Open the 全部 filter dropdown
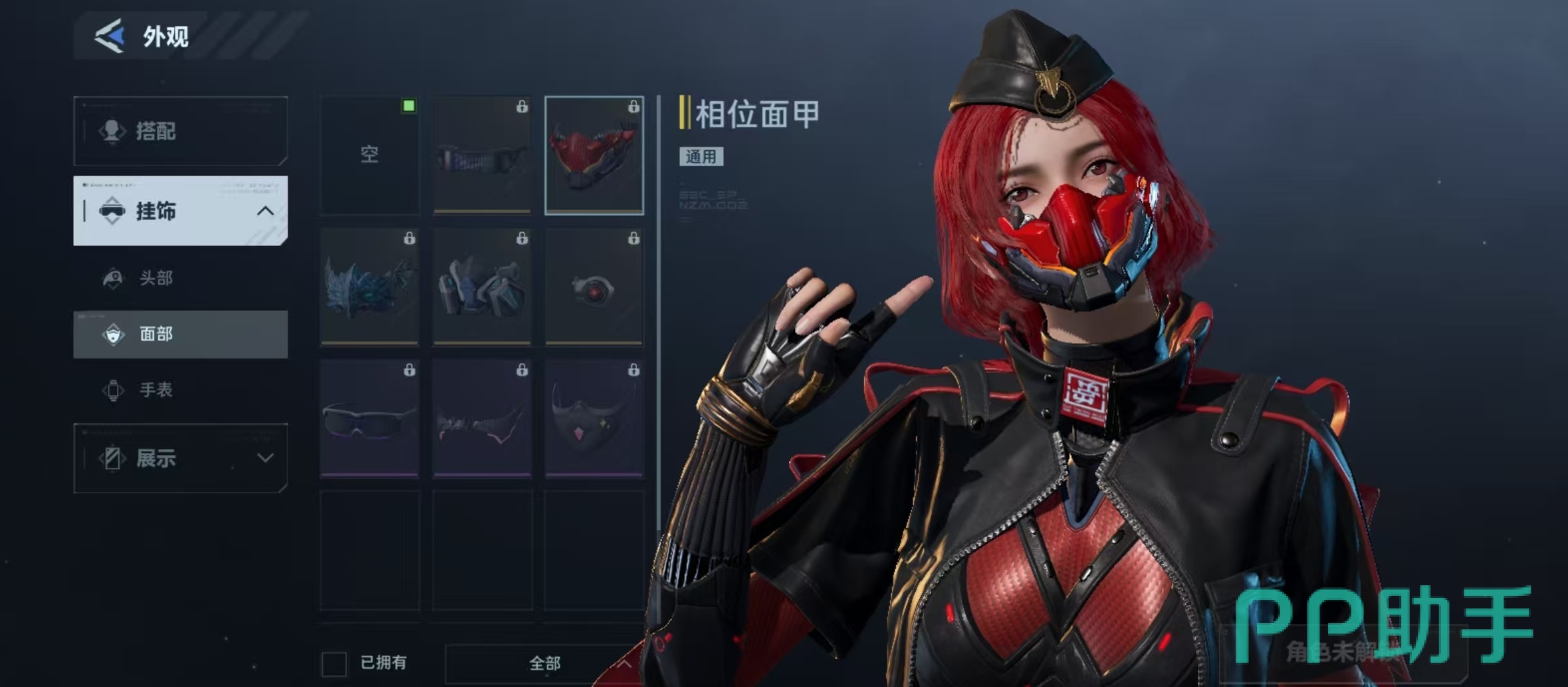1568x687 pixels. coord(545,663)
